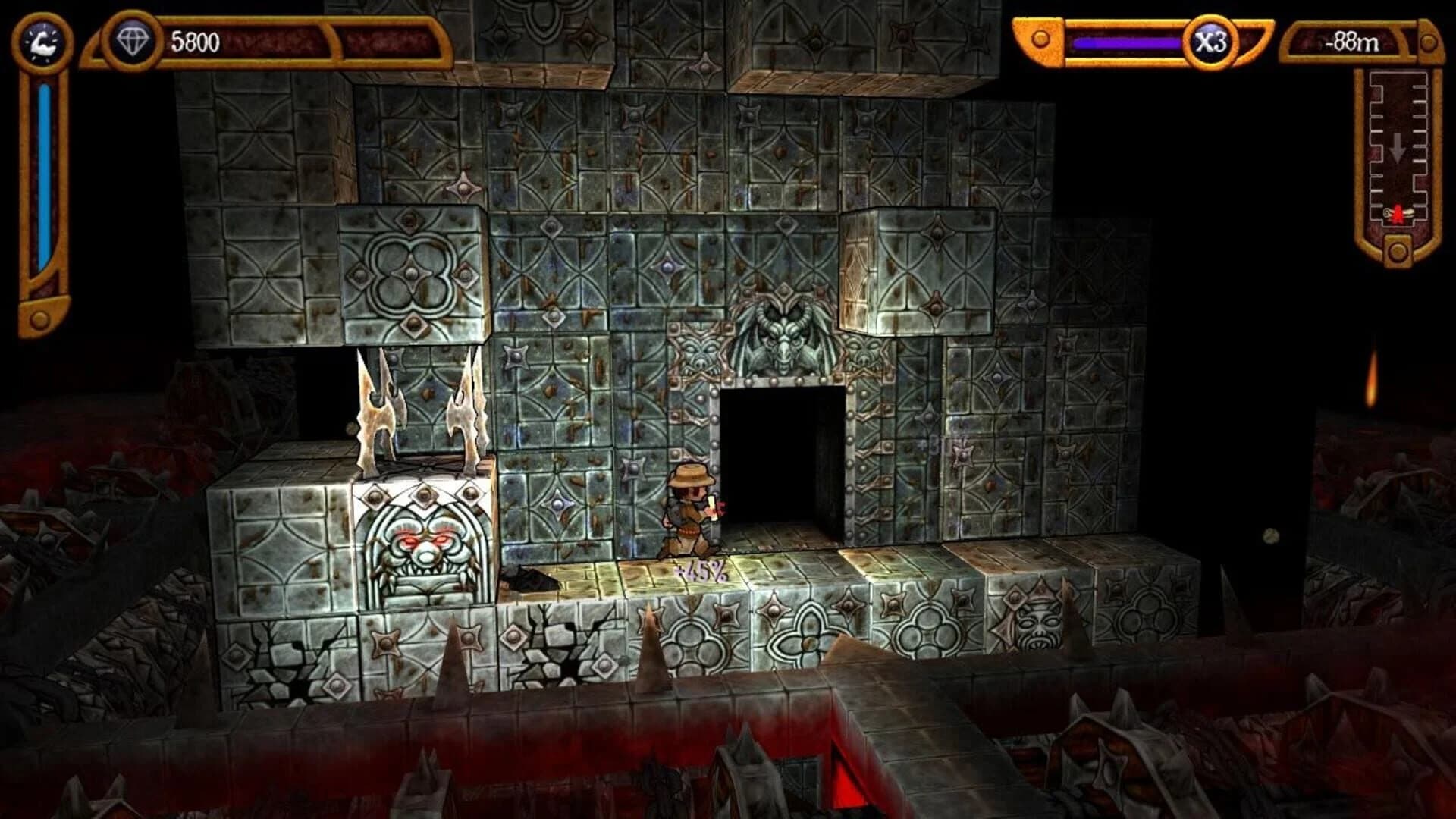Expand the depth ruler panel
The image size is (1456, 819).
click(1398, 152)
